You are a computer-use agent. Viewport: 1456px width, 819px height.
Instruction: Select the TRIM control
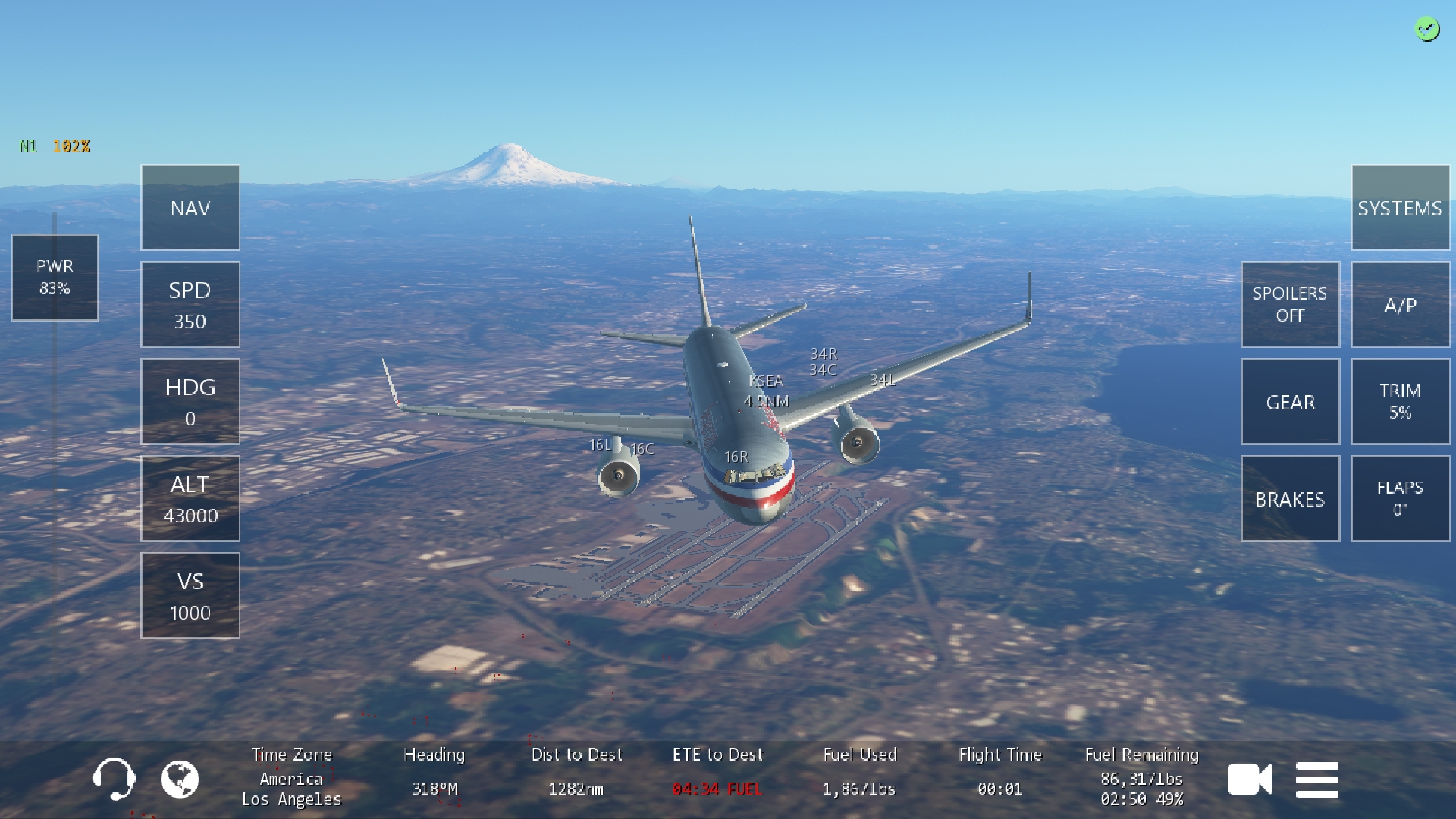point(1400,402)
